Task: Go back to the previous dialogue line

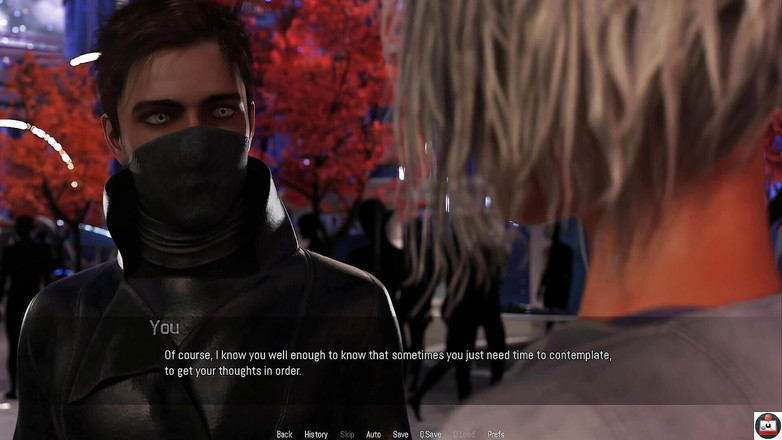Action: click(284, 434)
